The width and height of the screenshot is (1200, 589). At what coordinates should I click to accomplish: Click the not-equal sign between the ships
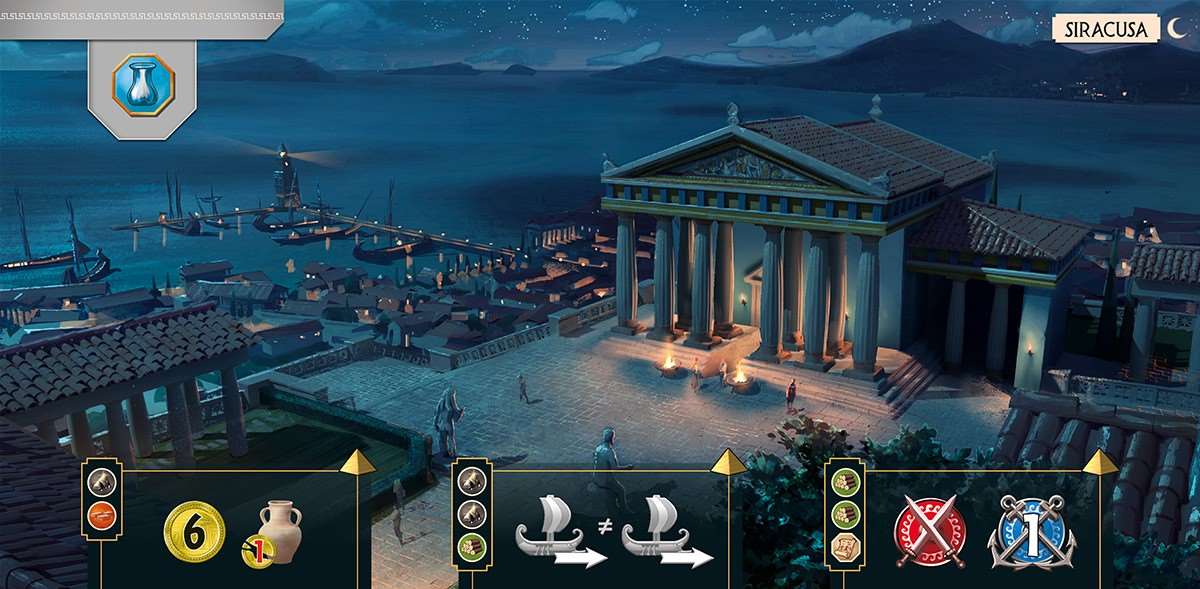click(x=604, y=524)
